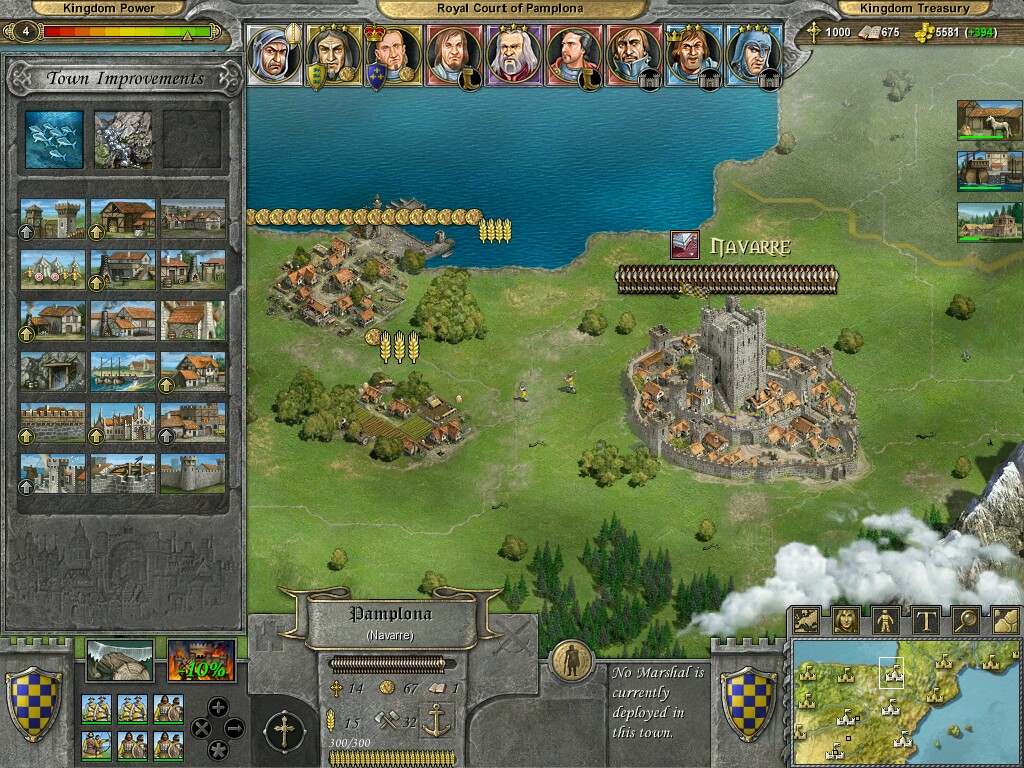Click the minimap of the Iberian region
Screen dimensions: 1024x768
pos(905,702)
